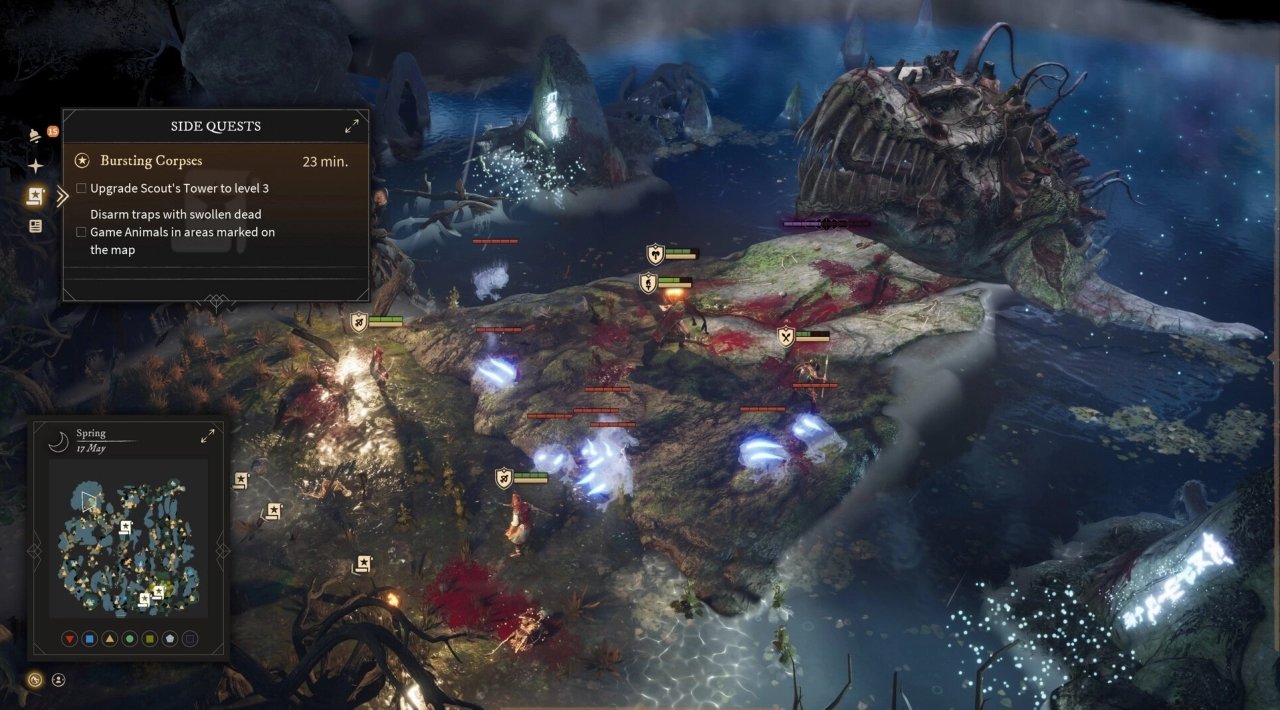Select the Bursting Corpses quest entry
1280x710 pixels.
(x=151, y=160)
